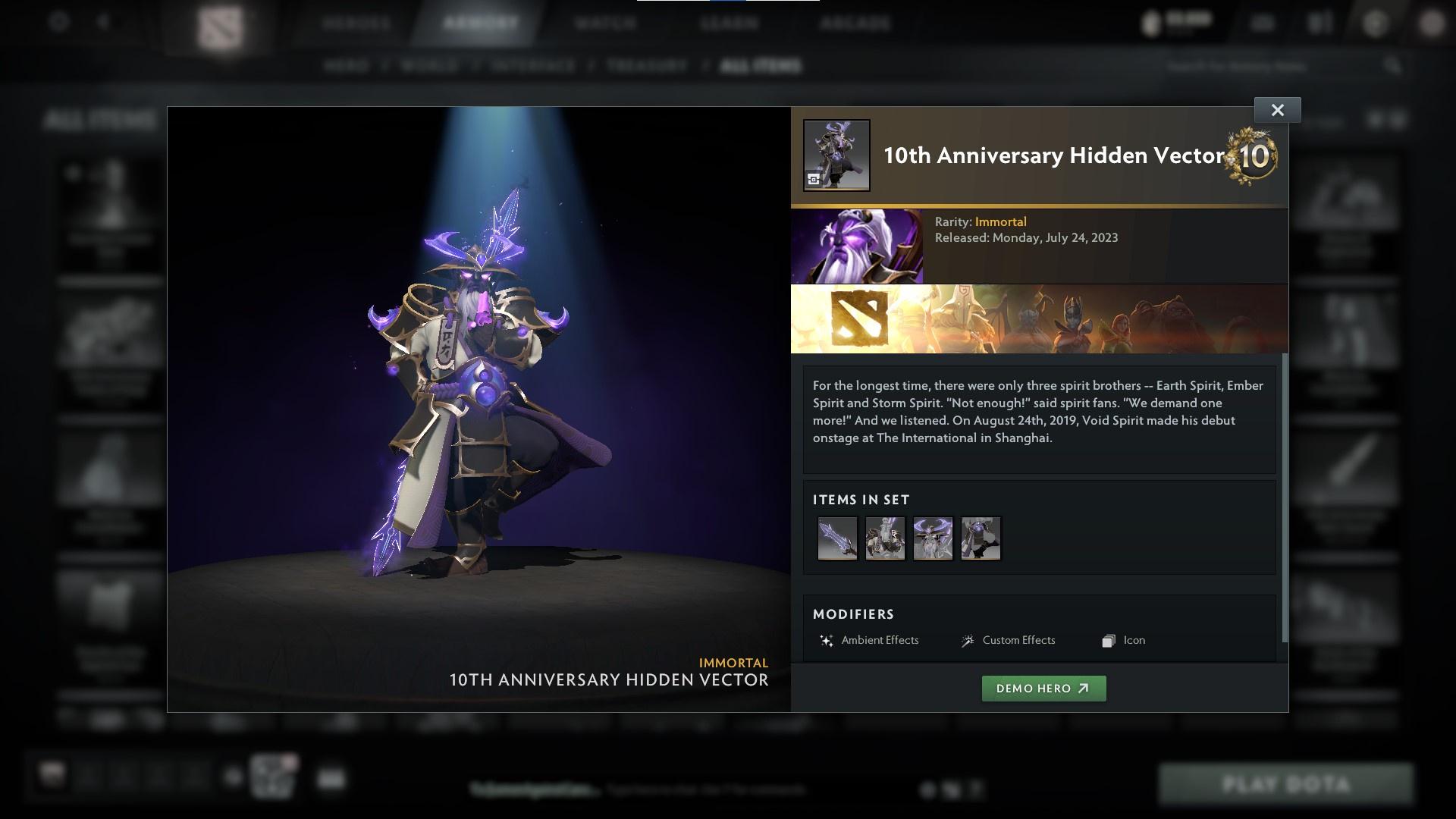Select the sword item icon in Items In Set

point(837,538)
